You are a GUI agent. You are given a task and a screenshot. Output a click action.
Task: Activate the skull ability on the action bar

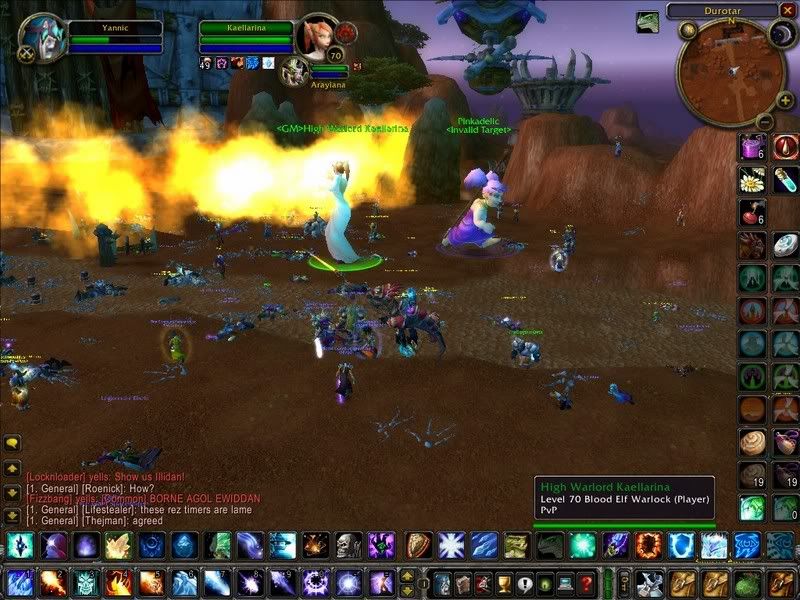tap(348, 545)
